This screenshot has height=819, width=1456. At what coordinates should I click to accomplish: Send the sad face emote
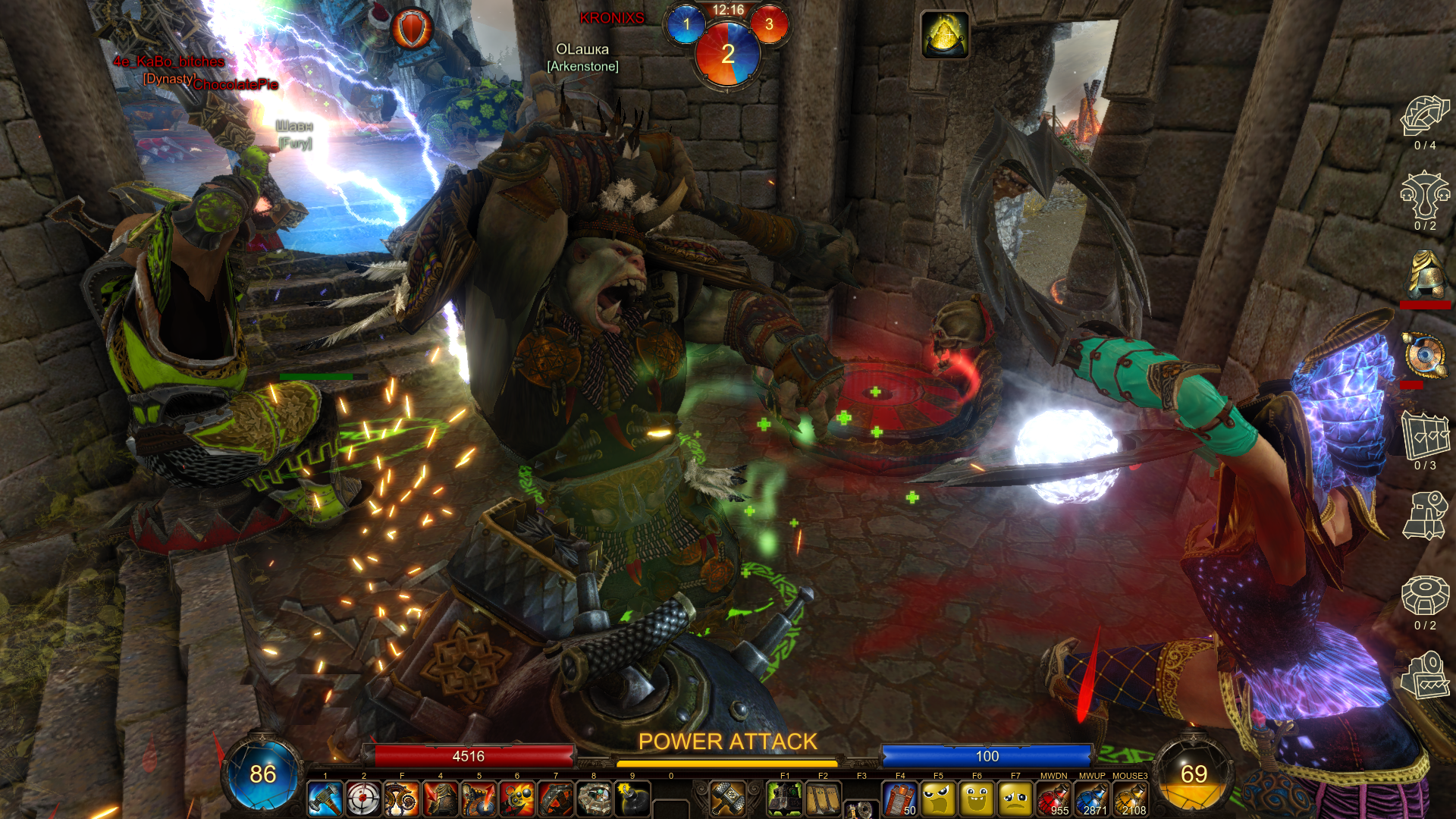pos(1015,799)
